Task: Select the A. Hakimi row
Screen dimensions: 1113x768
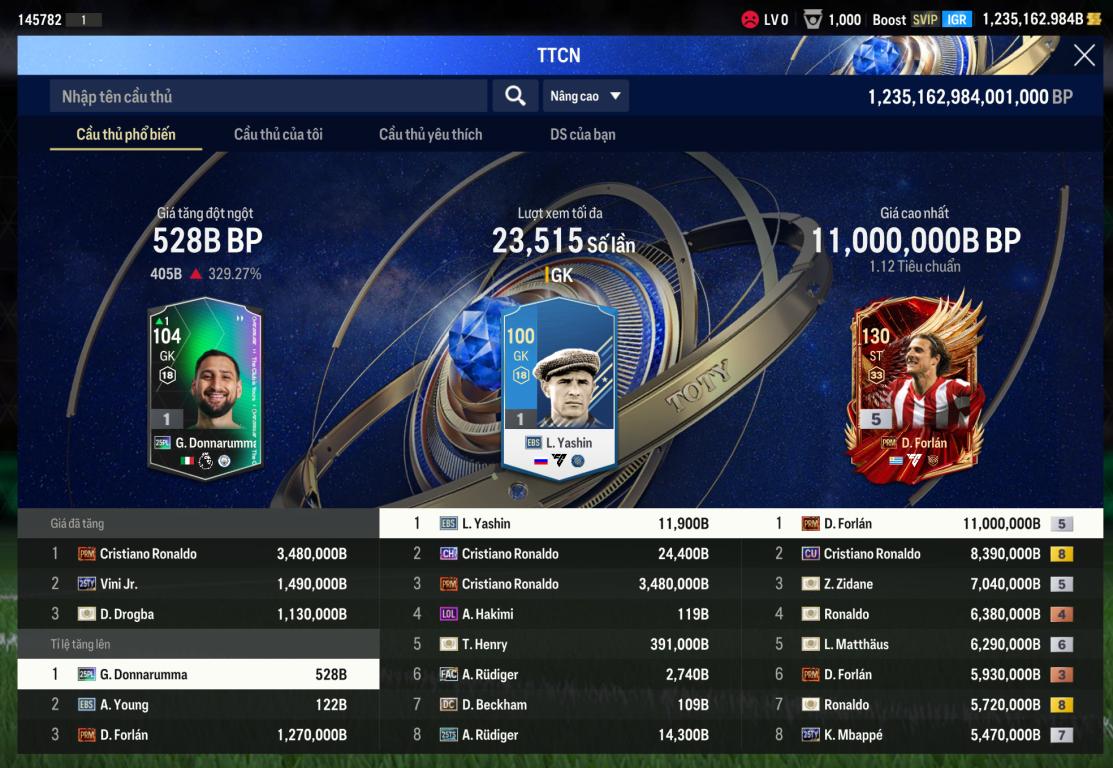Action: click(560, 614)
